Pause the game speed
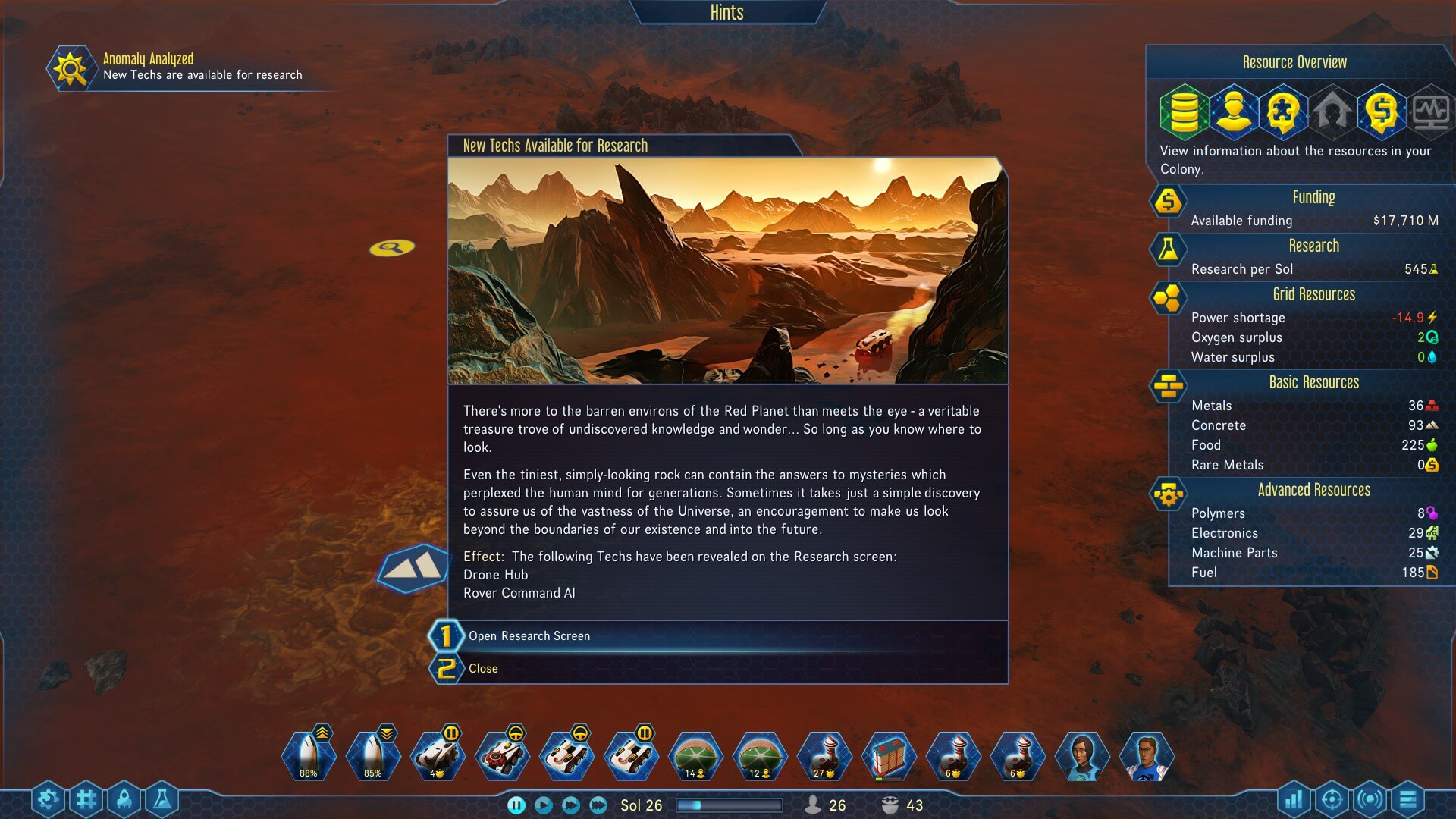This screenshot has width=1456, height=819. [516, 805]
